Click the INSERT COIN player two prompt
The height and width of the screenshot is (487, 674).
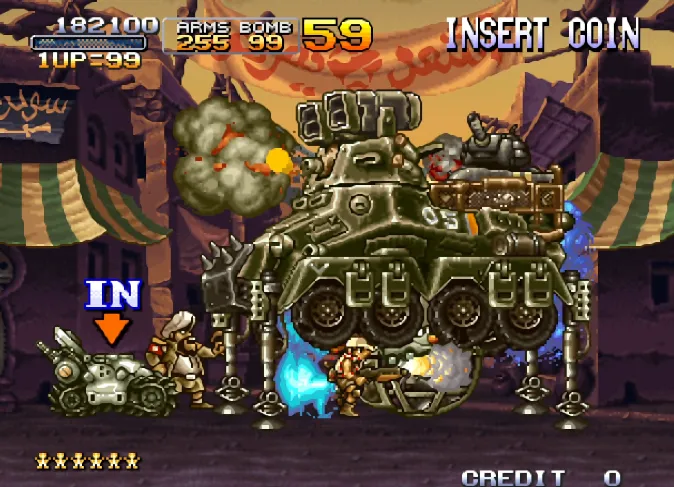pos(542,34)
